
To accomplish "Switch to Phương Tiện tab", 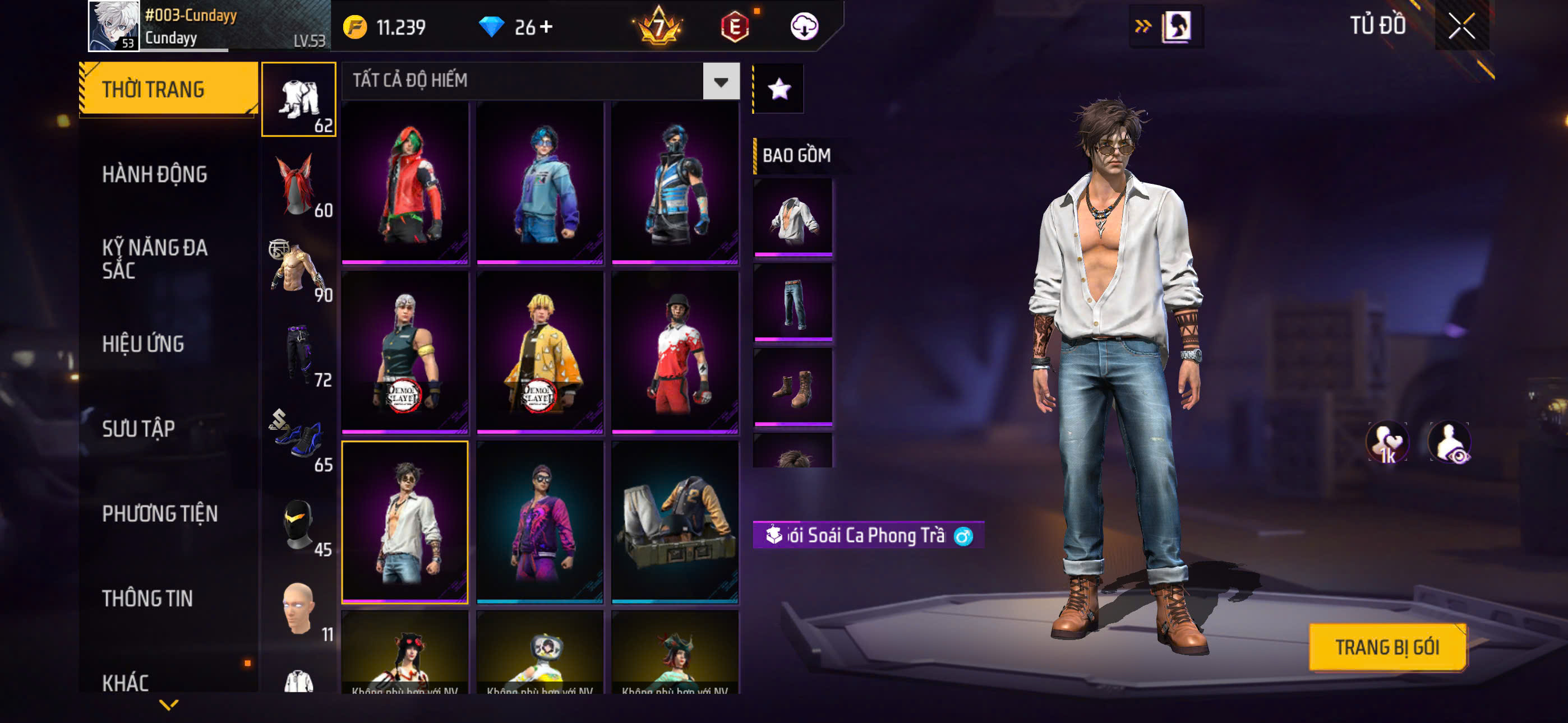I will click(x=159, y=513).
